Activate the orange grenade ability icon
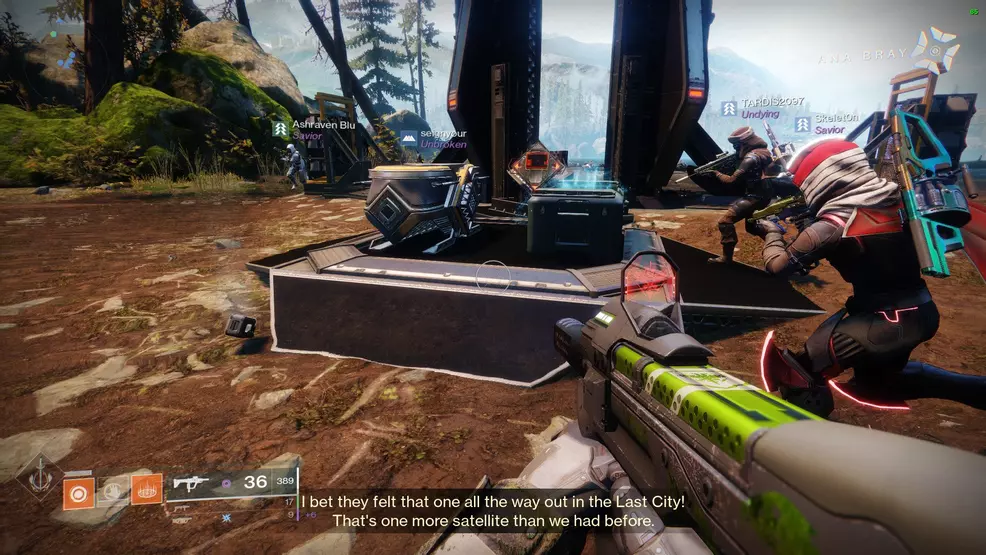The height and width of the screenshot is (555, 986). coord(78,491)
